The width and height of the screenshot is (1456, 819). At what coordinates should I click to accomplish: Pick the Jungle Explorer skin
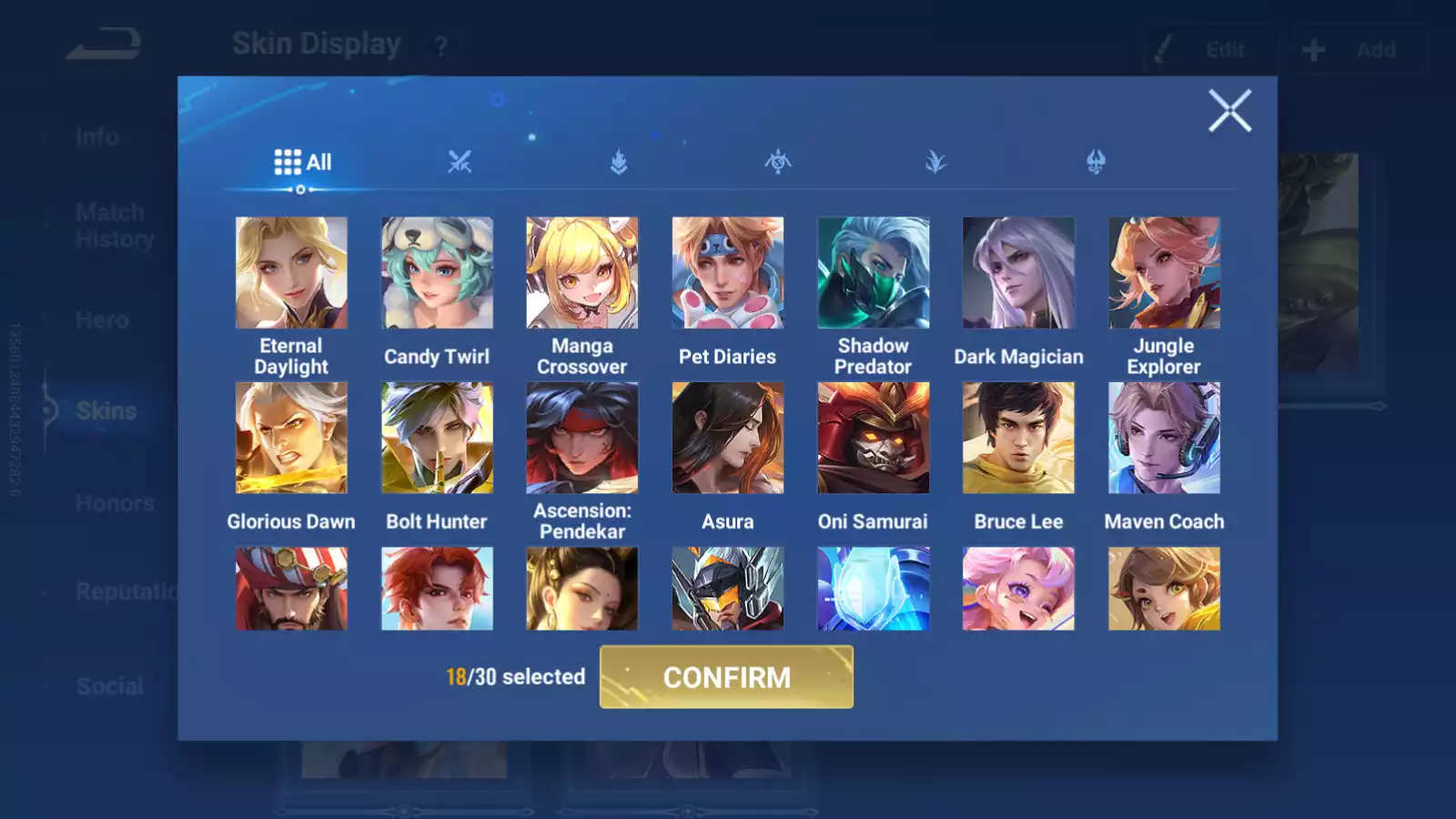coord(1164,273)
